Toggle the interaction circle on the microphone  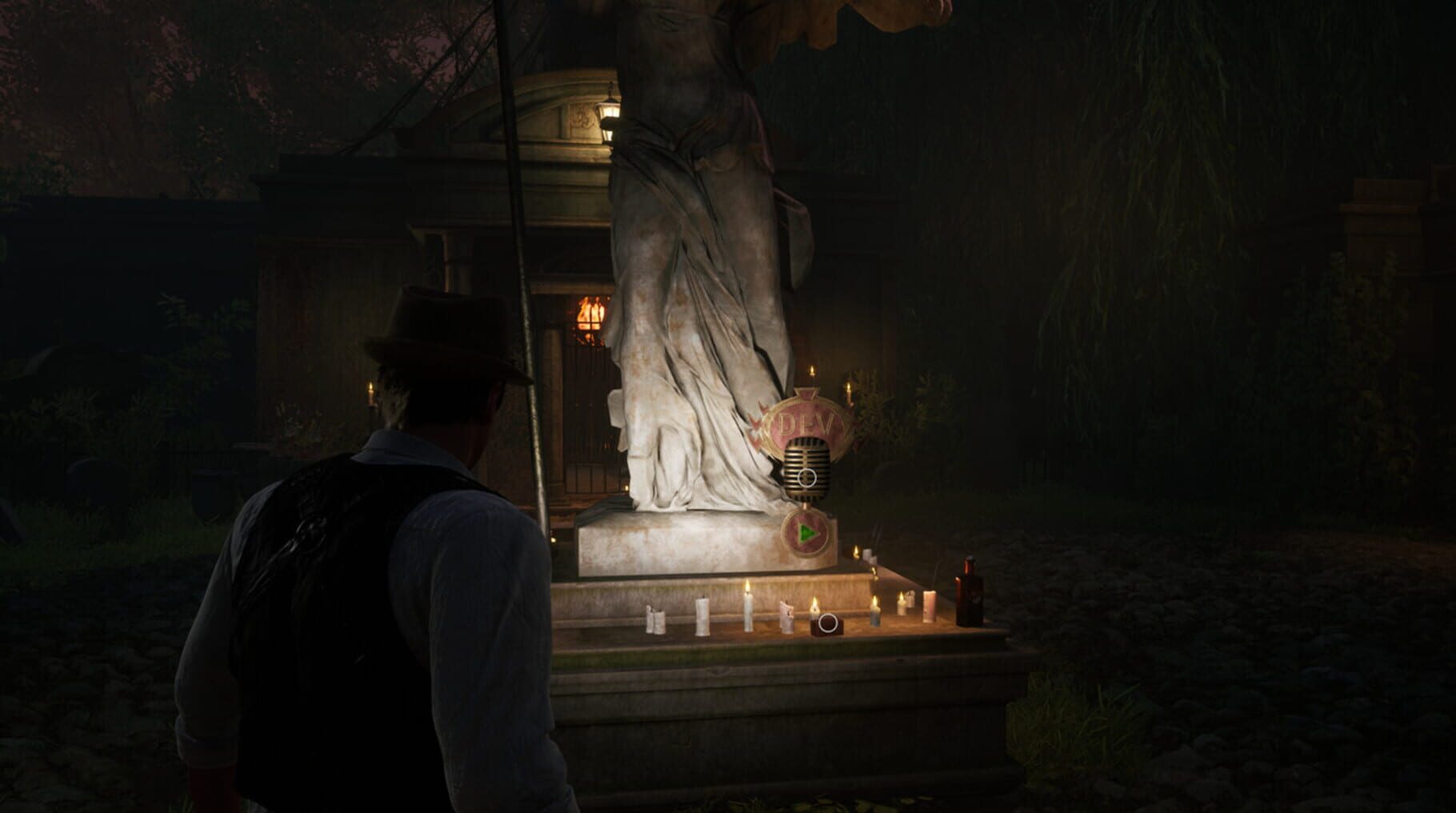tap(807, 478)
